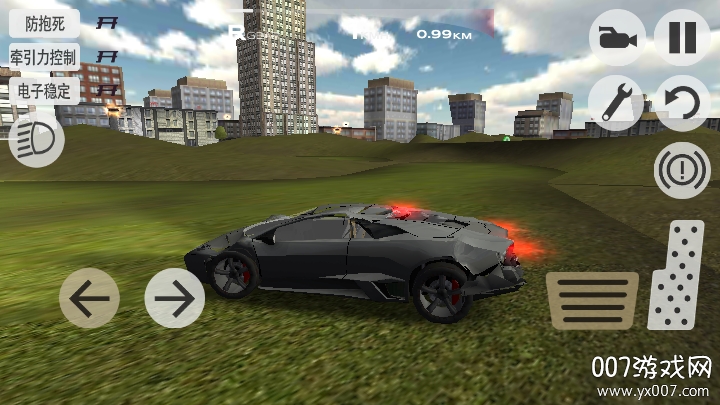Open the wrench repair button
720x405 pixels.
click(616, 102)
